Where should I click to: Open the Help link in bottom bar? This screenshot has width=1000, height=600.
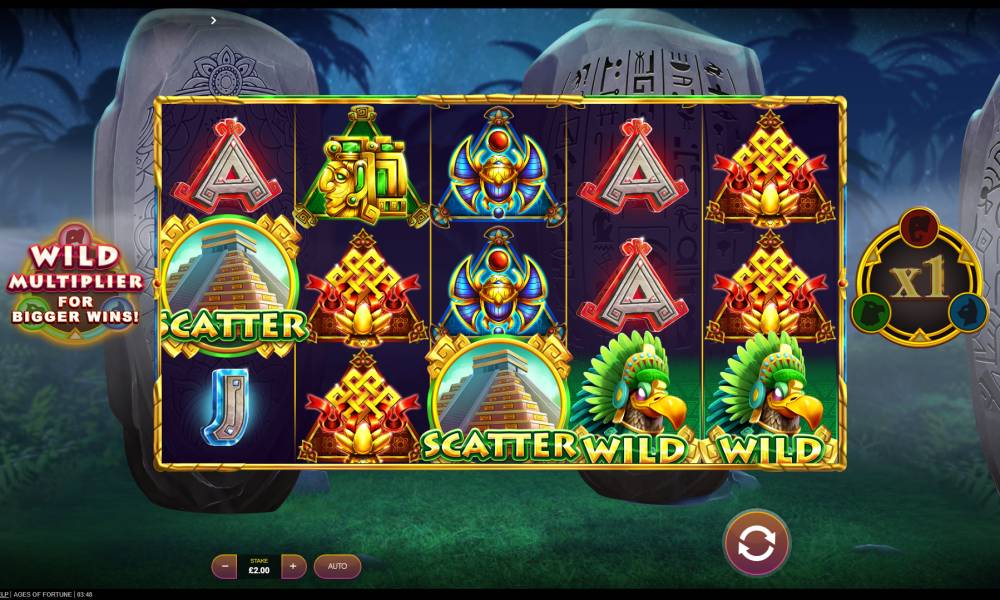click(x=4, y=594)
